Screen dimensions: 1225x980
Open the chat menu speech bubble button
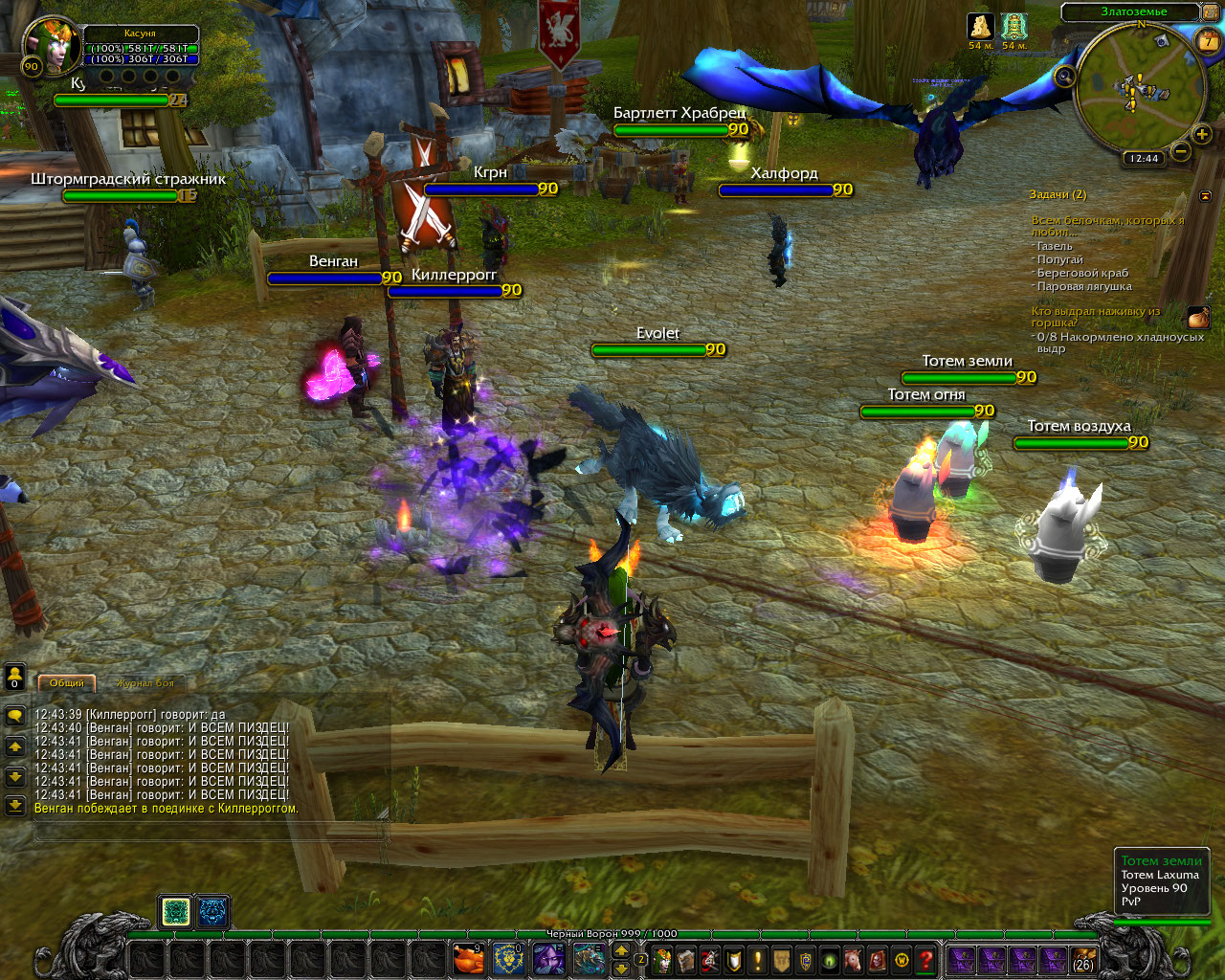tap(14, 716)
